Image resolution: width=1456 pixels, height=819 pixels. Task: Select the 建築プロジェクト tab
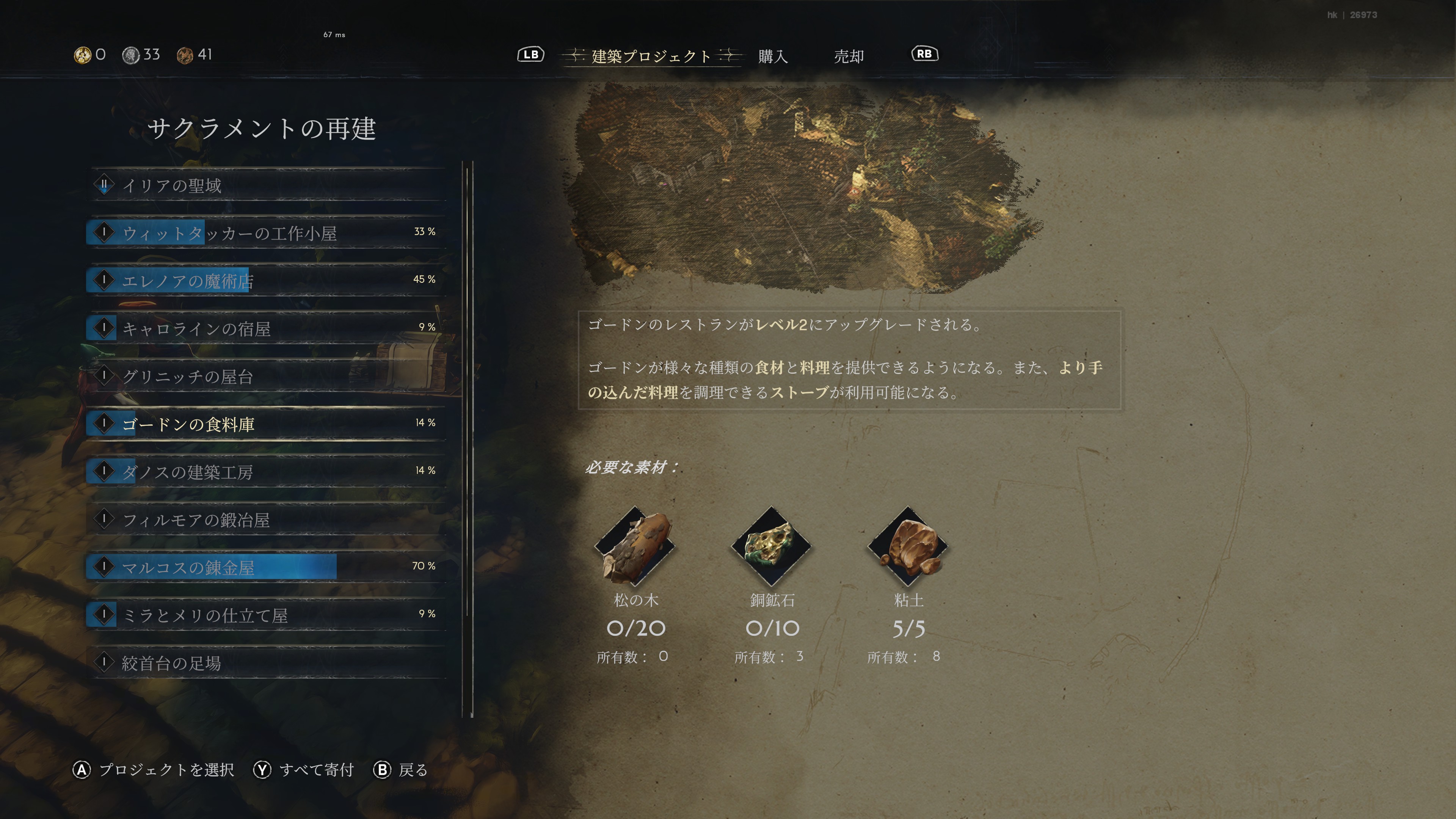(651, 56)
